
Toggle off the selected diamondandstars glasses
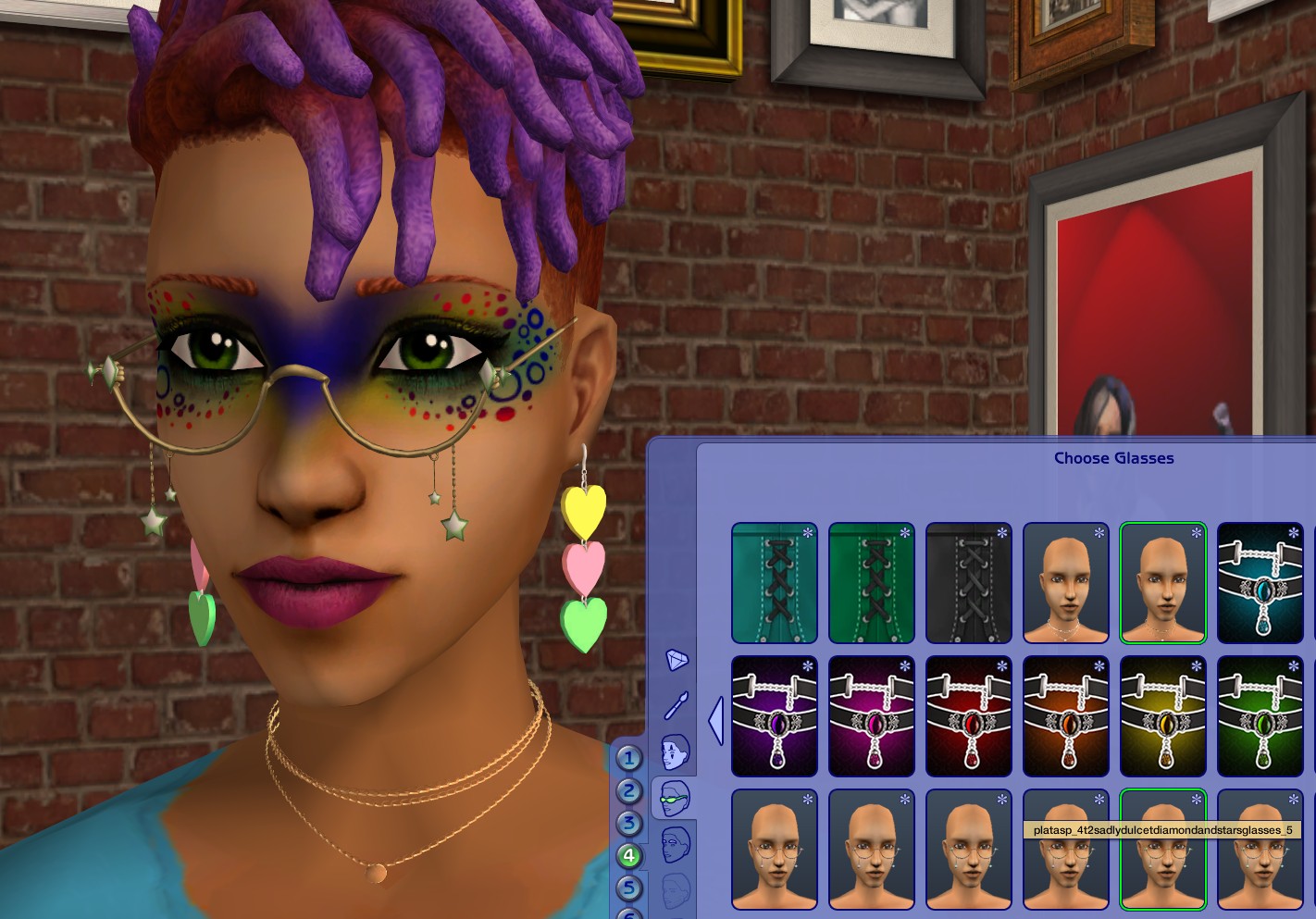1162,849
